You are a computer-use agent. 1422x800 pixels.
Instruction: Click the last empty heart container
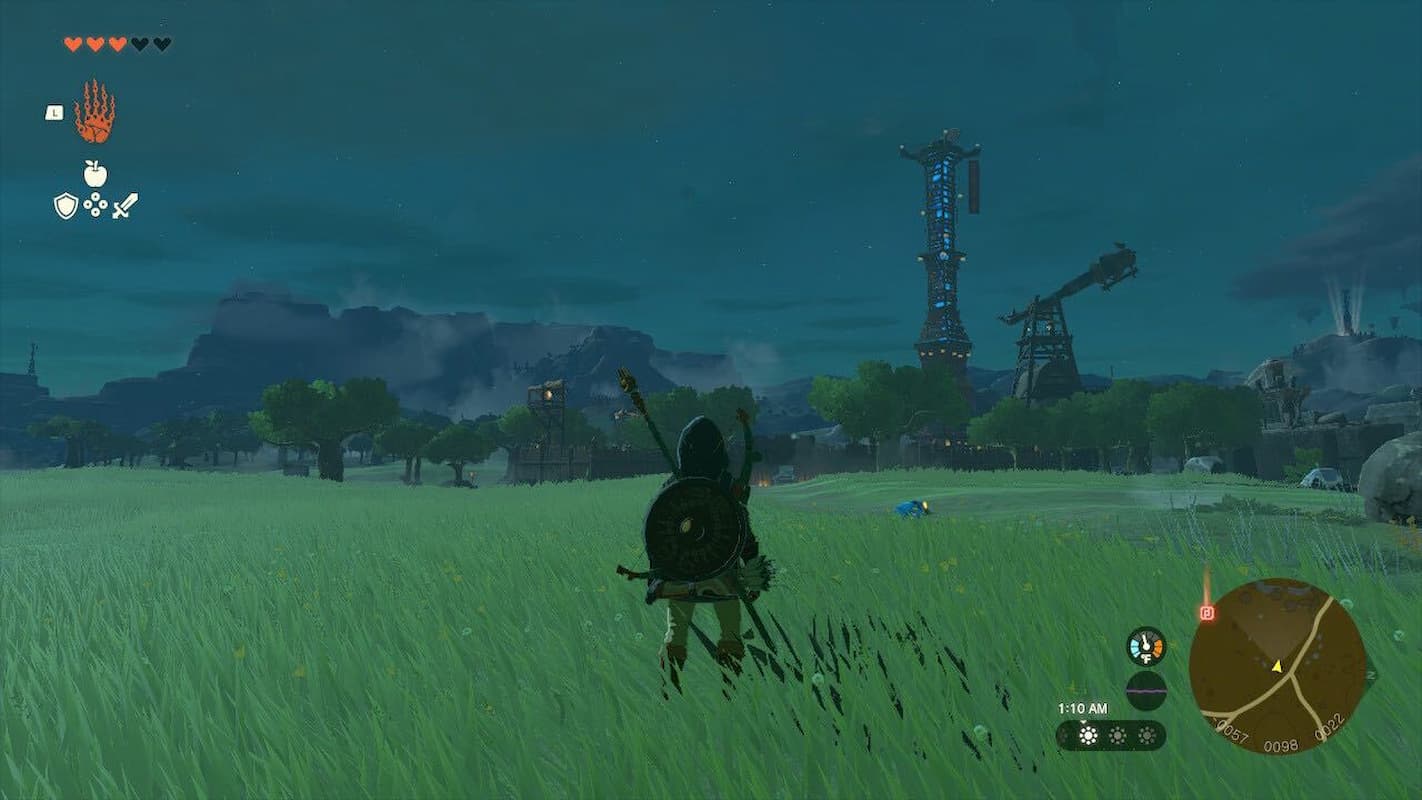pos(164,44)
